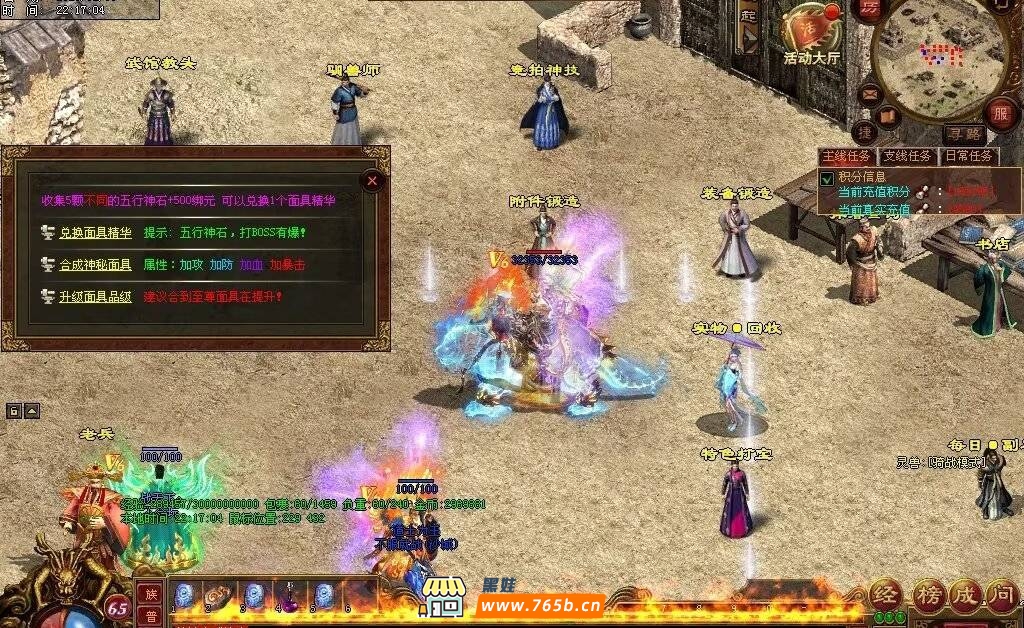Close the mask exchange dialog
The width and height of the screenshot is (1024, 628).
(372, 181)
